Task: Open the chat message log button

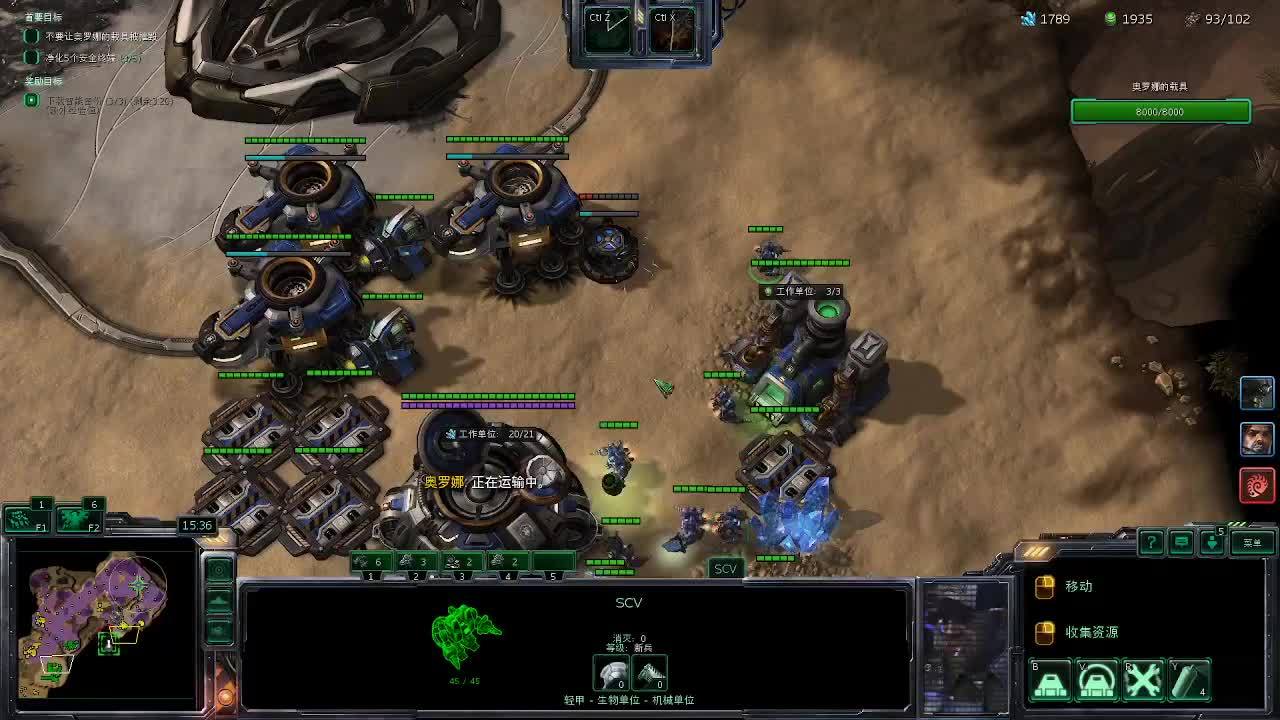Action: pyautogui.click(x=1181, y=542)
